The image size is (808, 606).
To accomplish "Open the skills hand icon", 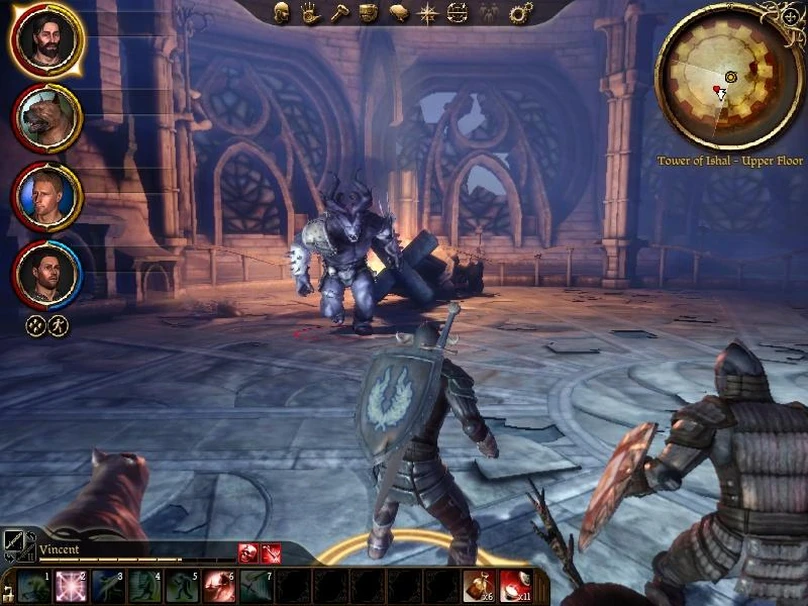I will (x=310, y=13).
